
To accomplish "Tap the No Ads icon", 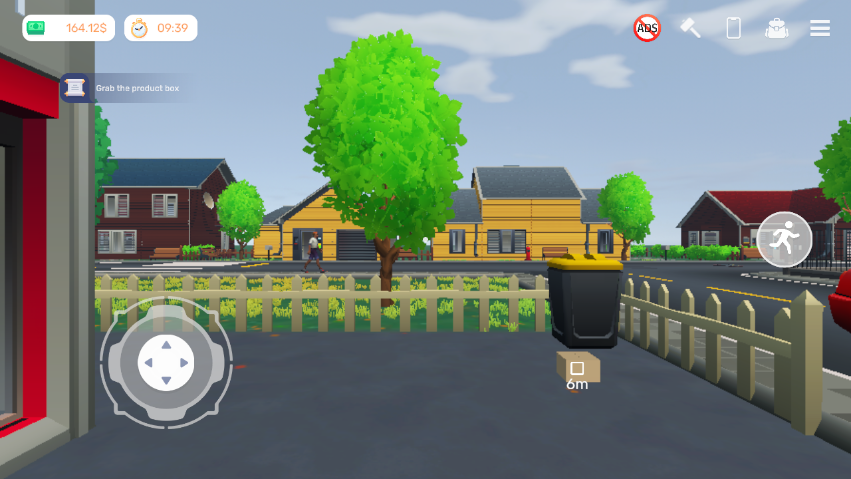I will [x=647, y=28].
